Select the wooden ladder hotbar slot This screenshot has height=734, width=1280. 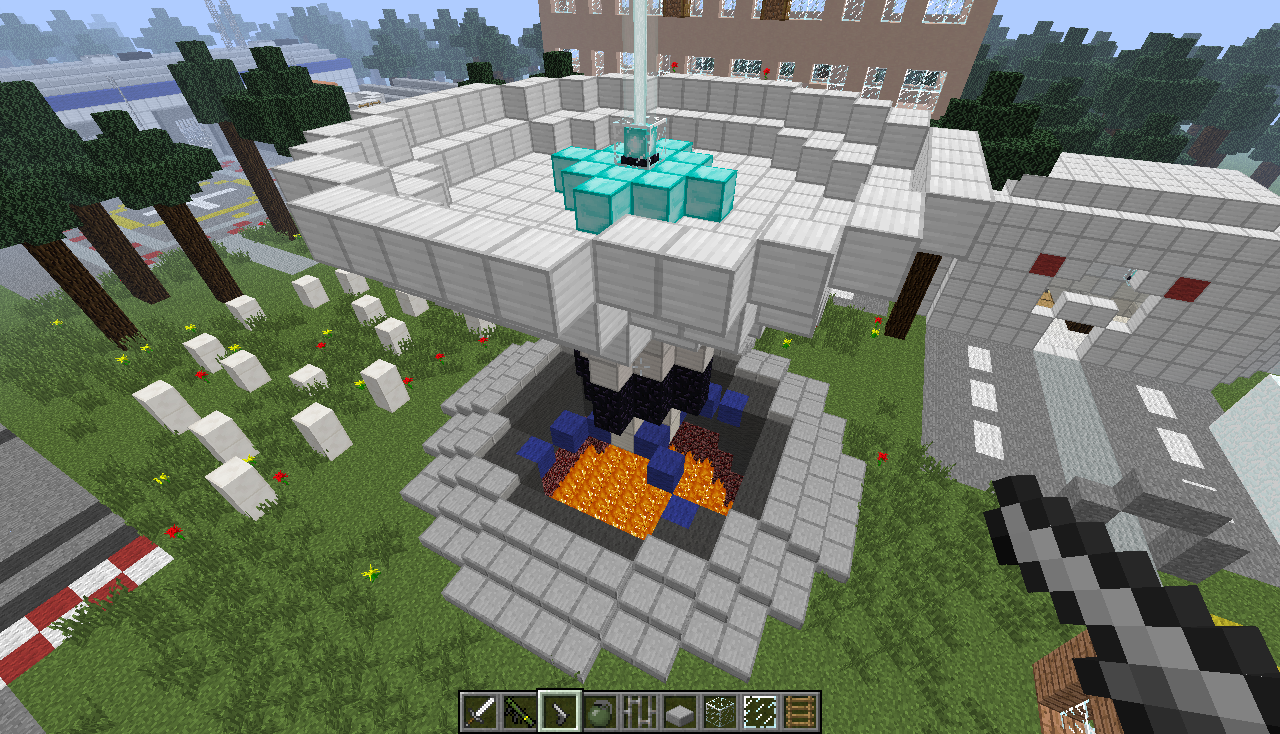tap(800, 712)
